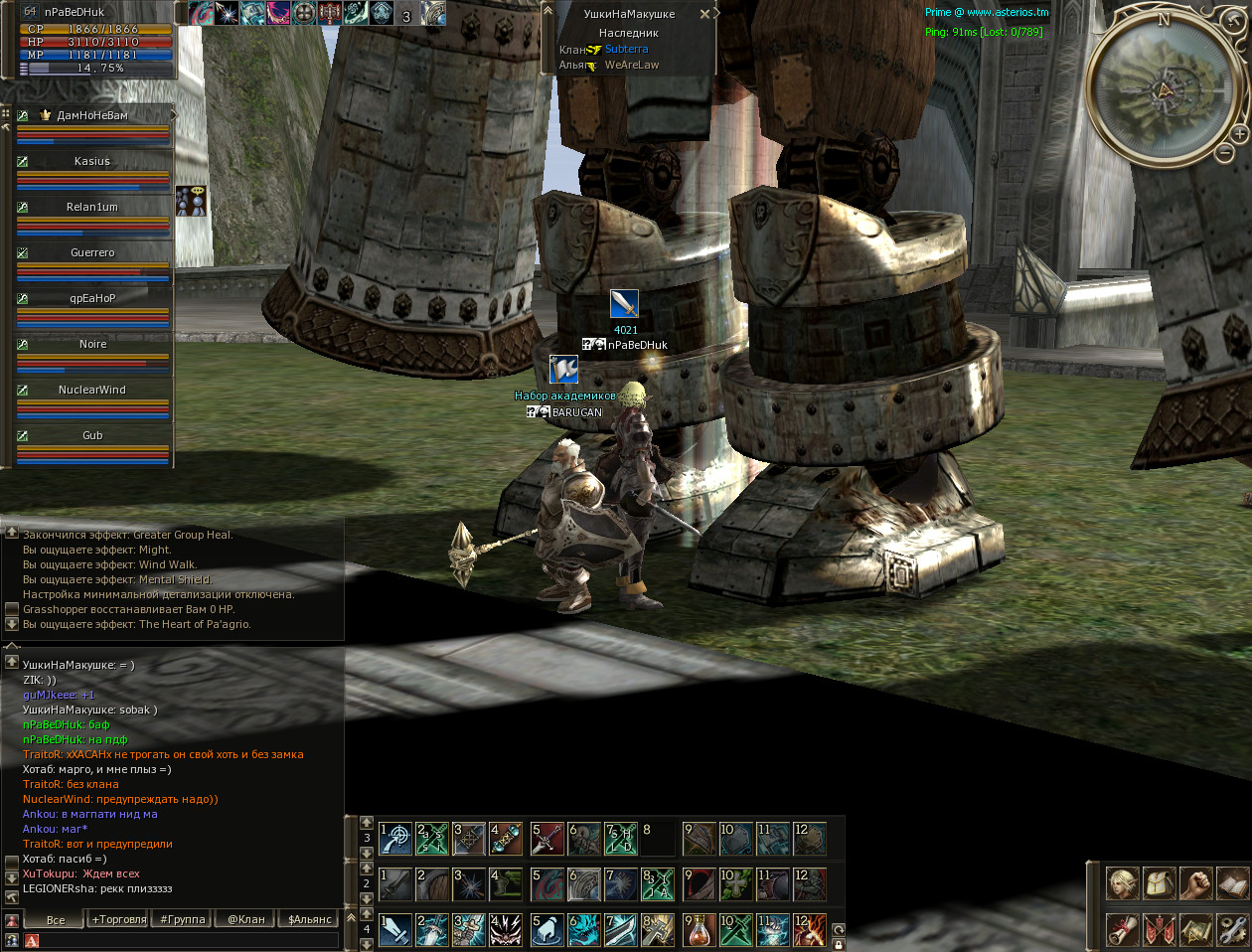Open the inventory backpack icon
The width and height of the screenshot is (1252, 952).
click(x=1160, y=883)
